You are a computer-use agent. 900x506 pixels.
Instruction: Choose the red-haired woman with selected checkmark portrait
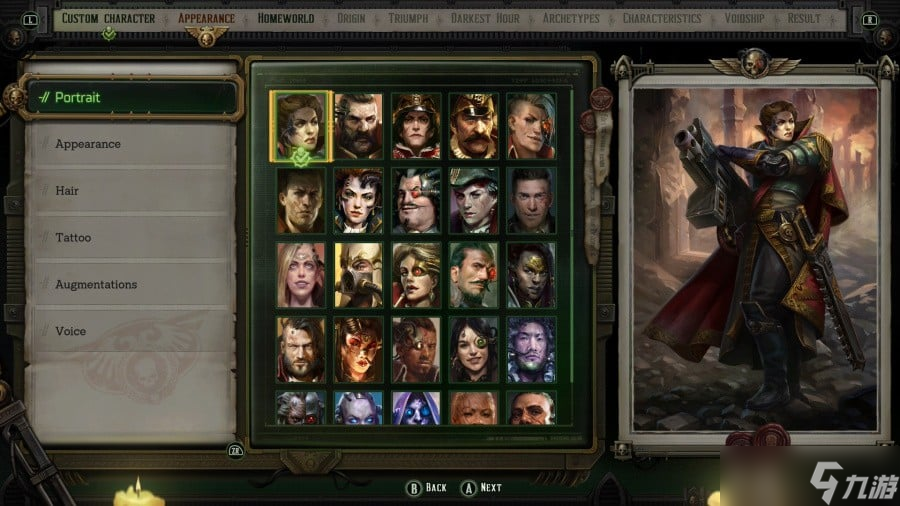[301, 126]
